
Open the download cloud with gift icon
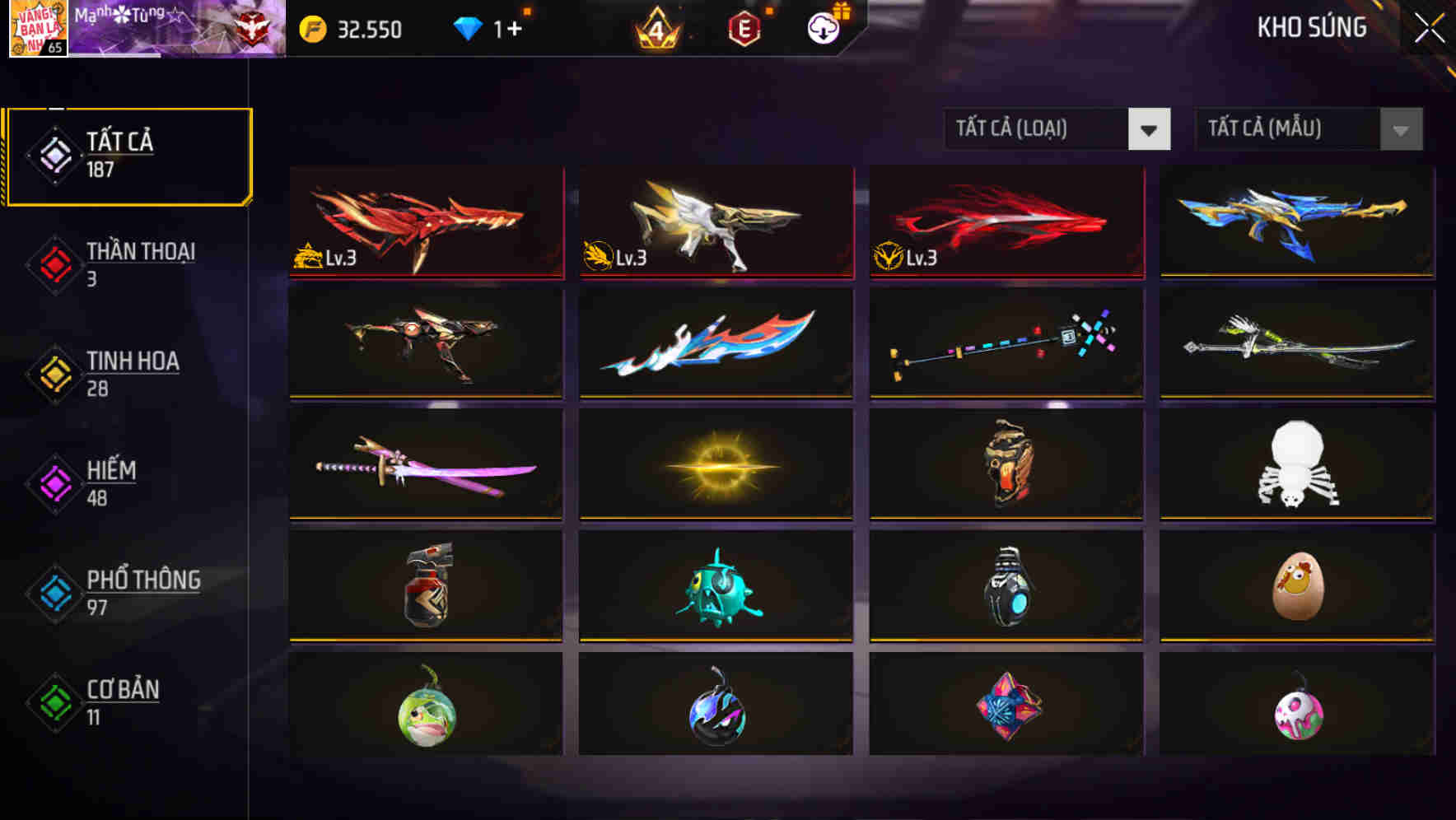(823, 30)
